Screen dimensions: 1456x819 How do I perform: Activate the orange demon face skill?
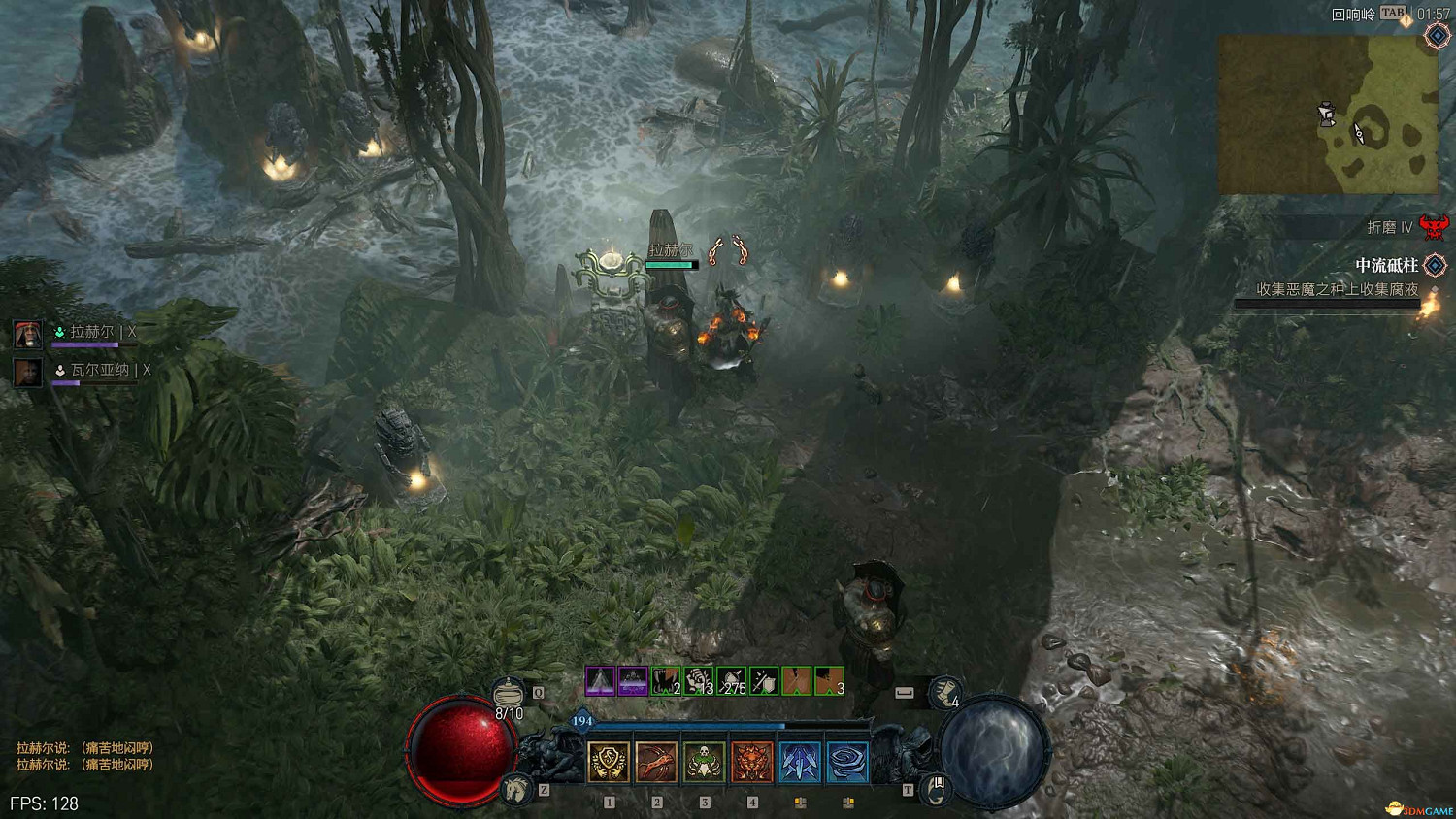point(751,762)
